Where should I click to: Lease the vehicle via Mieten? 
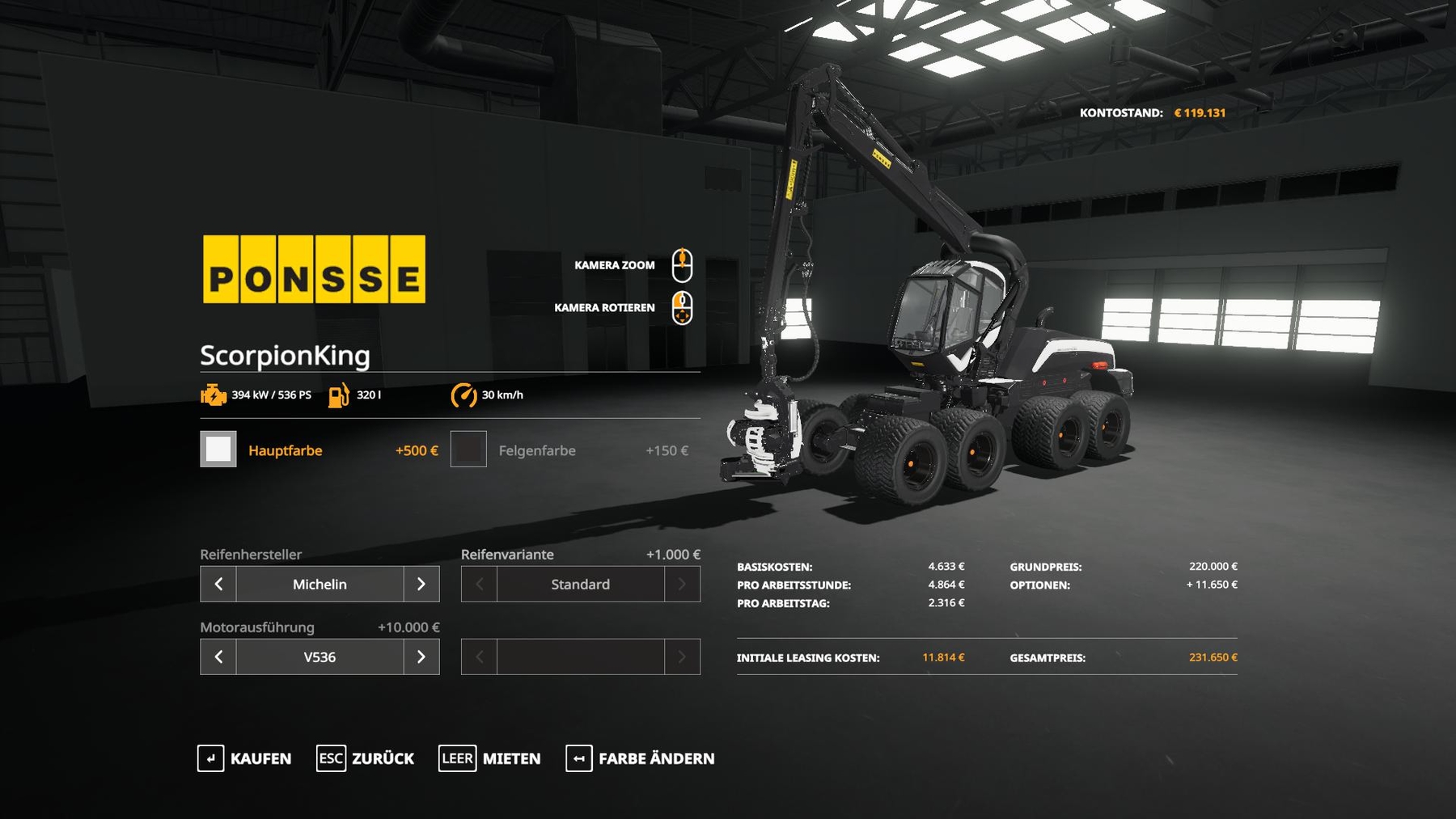point(489,758)
